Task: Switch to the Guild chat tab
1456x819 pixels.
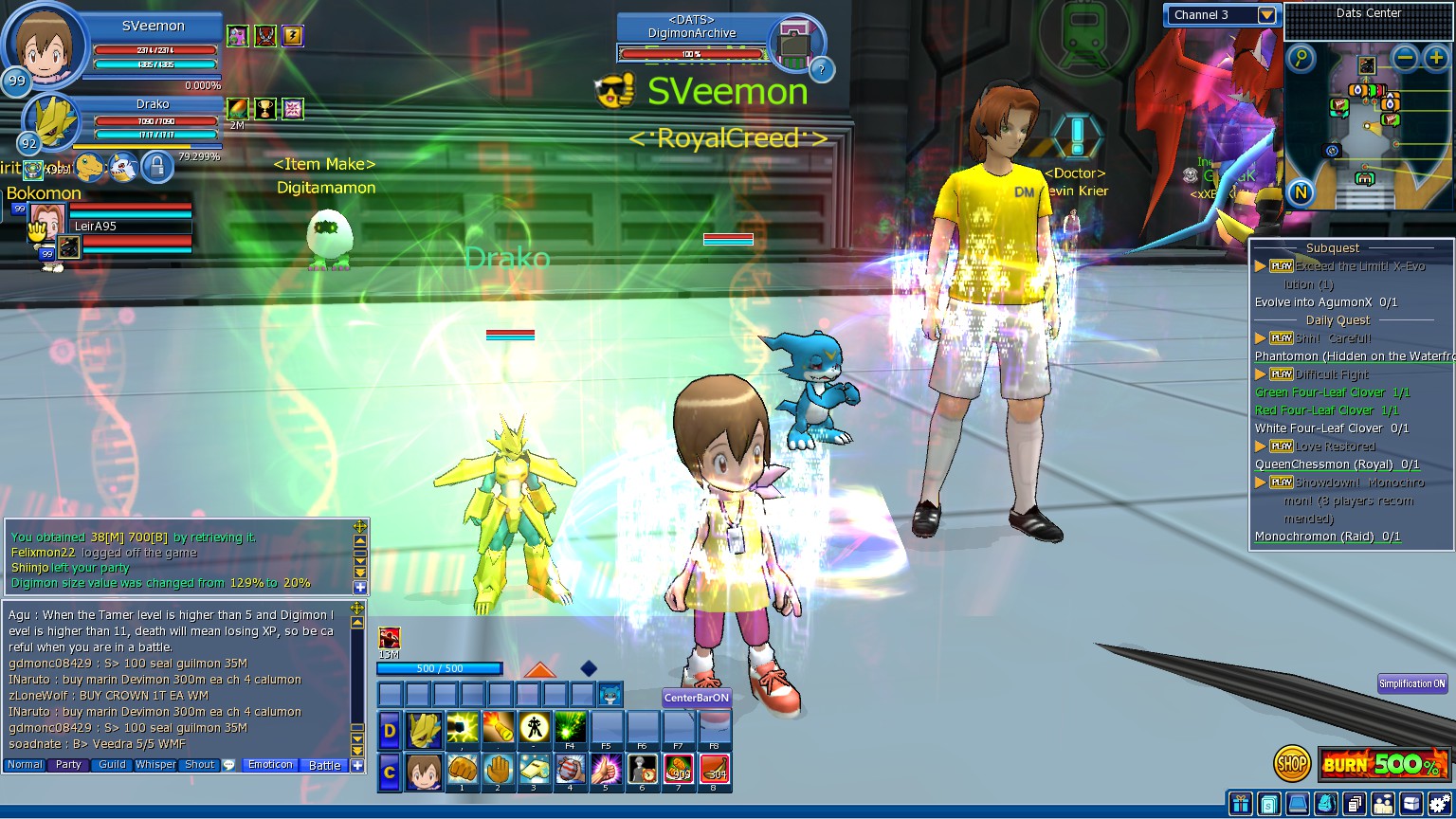Action: point(112,765)
